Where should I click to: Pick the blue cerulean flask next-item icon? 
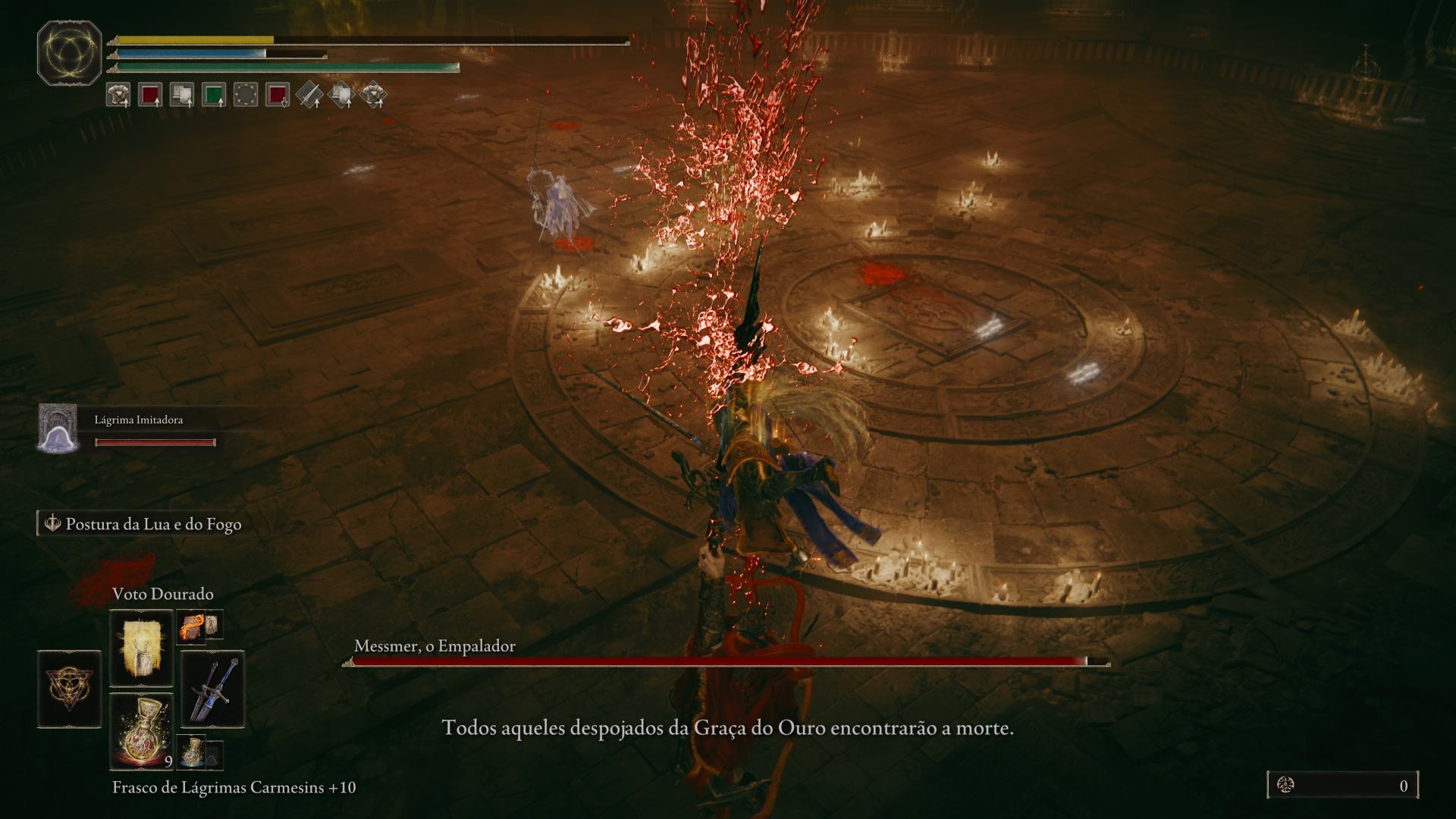pos(191,751)
